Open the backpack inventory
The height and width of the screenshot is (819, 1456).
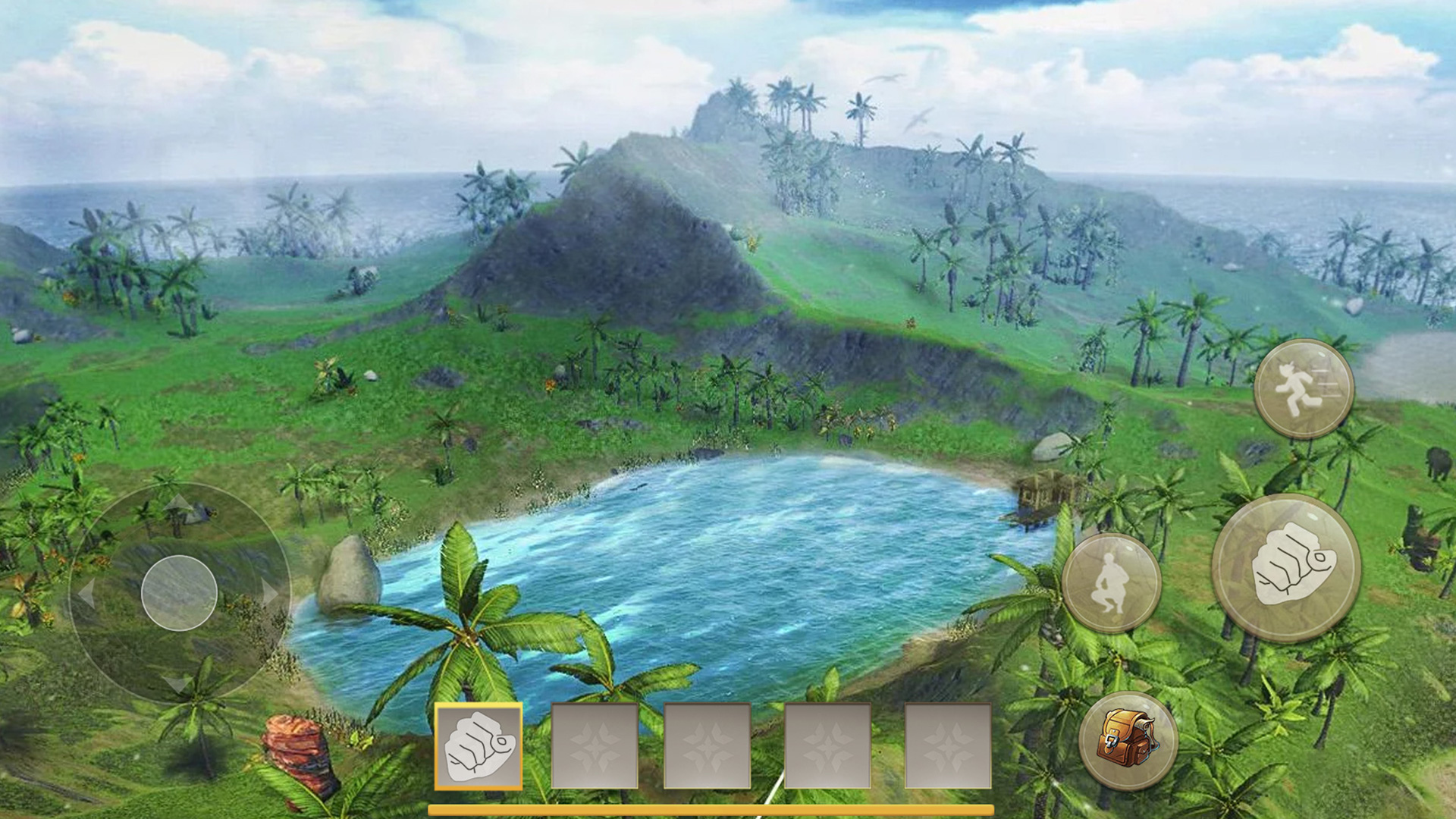tap(1128, 741)
